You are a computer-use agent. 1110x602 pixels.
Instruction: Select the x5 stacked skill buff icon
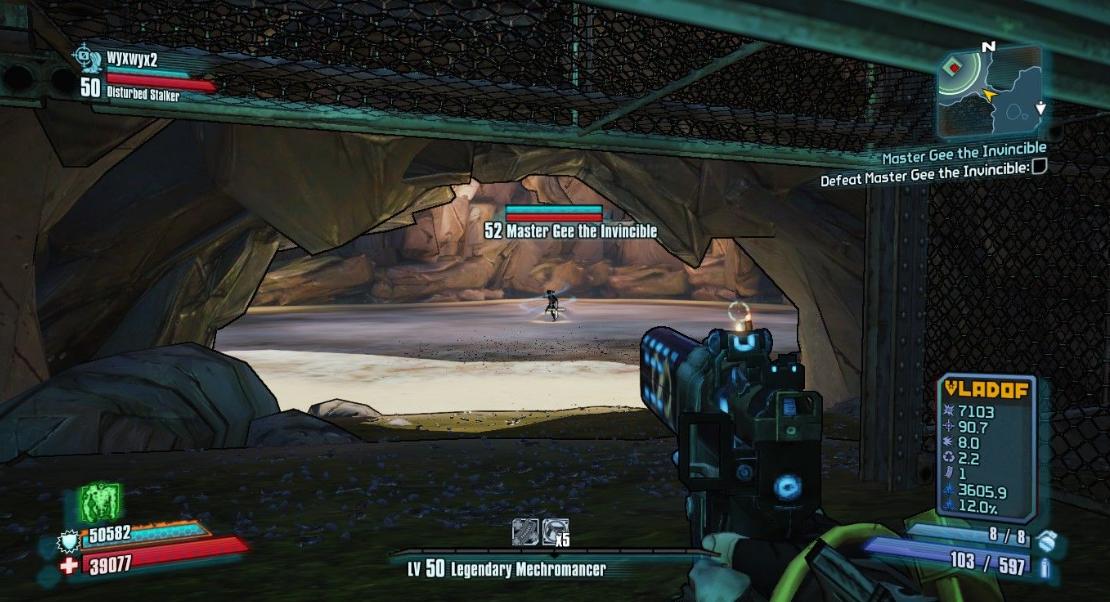[556, 531]
